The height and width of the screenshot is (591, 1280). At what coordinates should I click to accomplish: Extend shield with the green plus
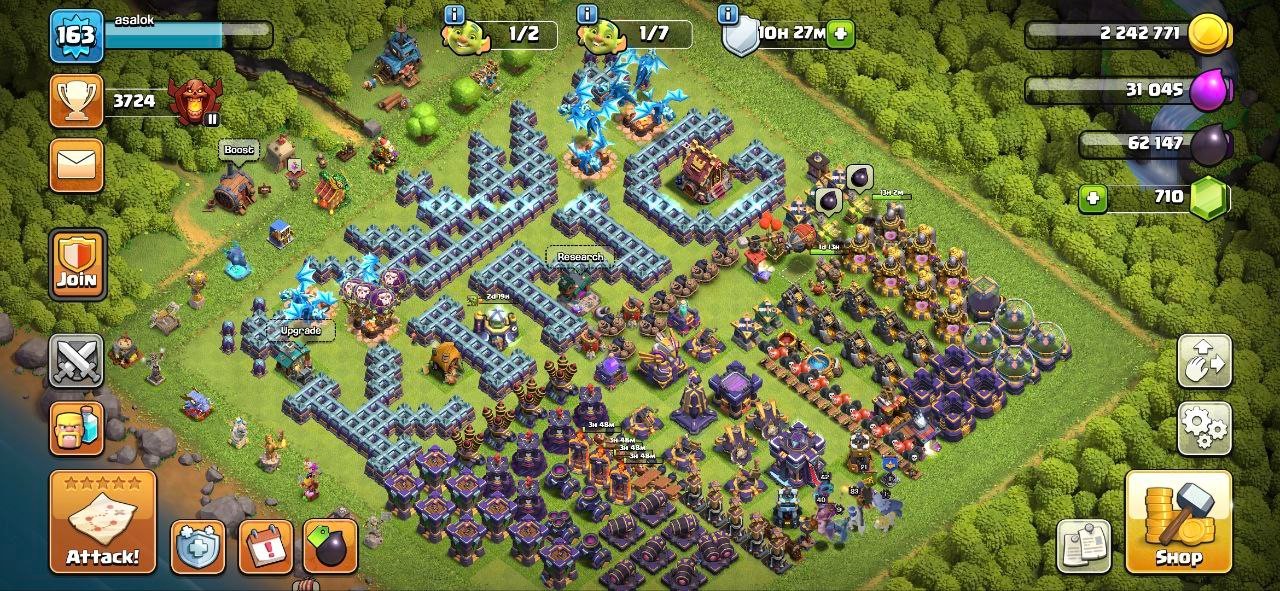(x=840, y=33)
